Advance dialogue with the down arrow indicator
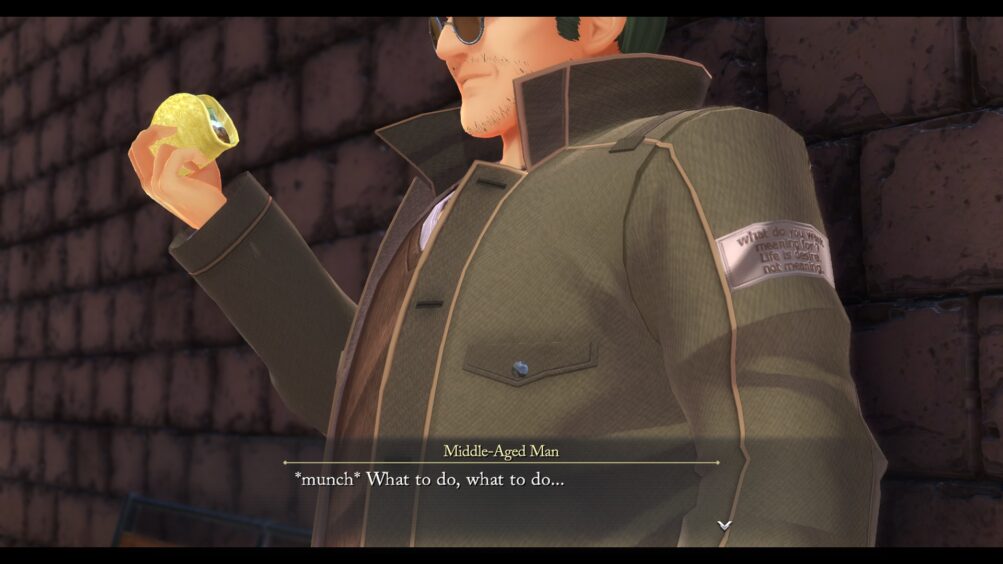Viewport: 1003px width, 564px height. click(x=724, y=525)
